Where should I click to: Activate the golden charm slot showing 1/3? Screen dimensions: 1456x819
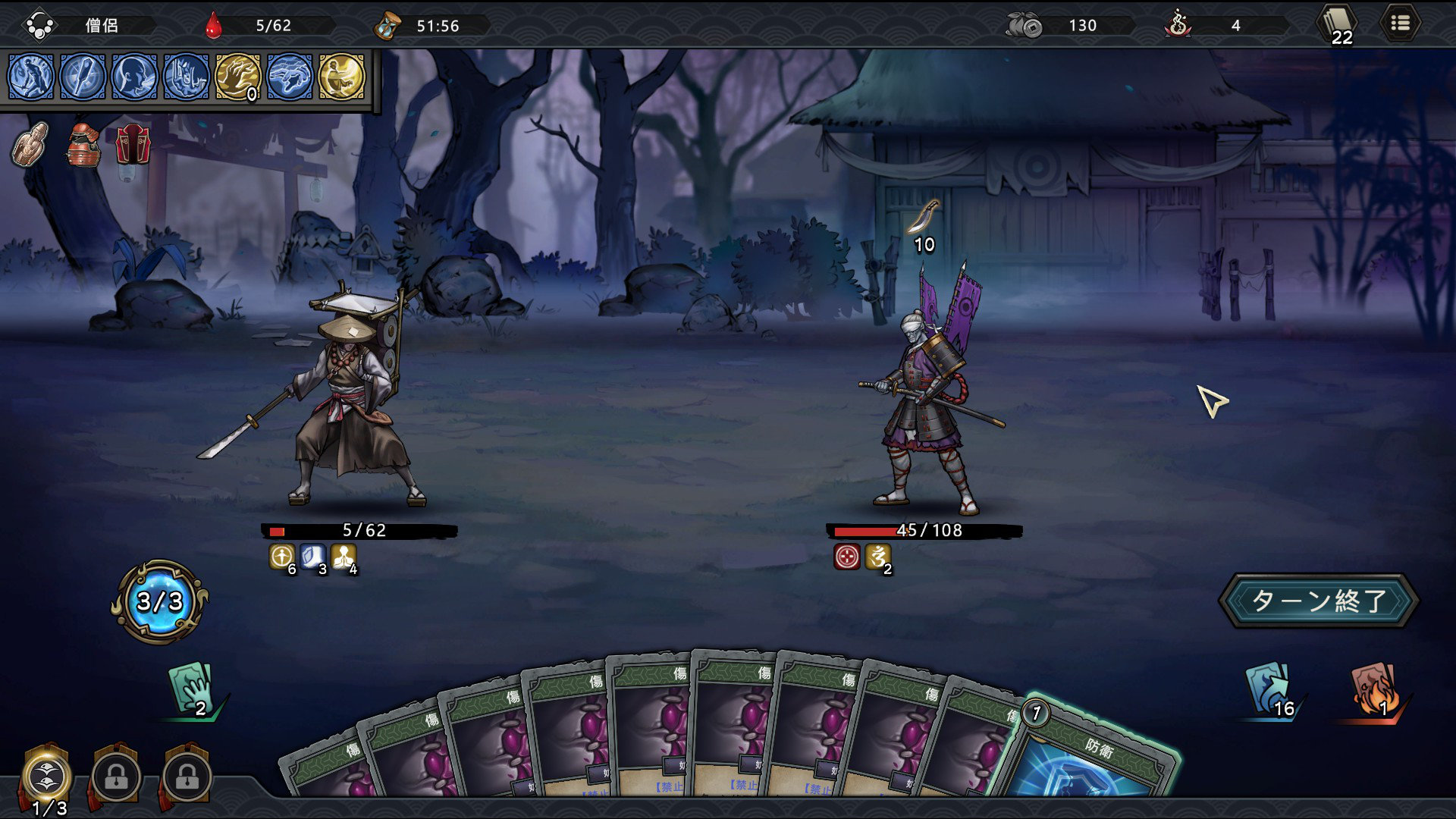[x=47, y=776]
